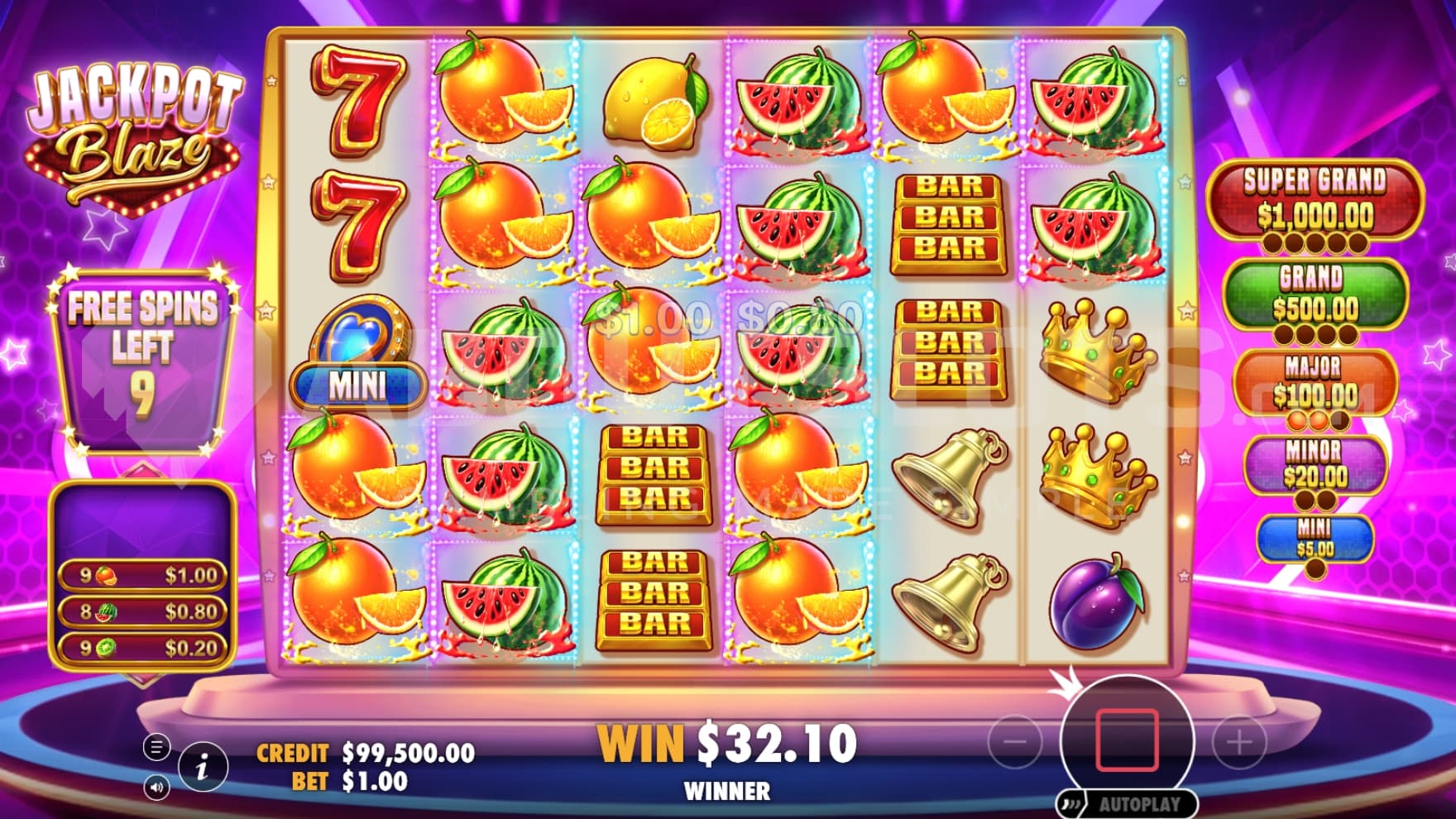This screenshot has width=1456, height=819.
Task: Decrease the bet with the minus button
Action: 1015,742
